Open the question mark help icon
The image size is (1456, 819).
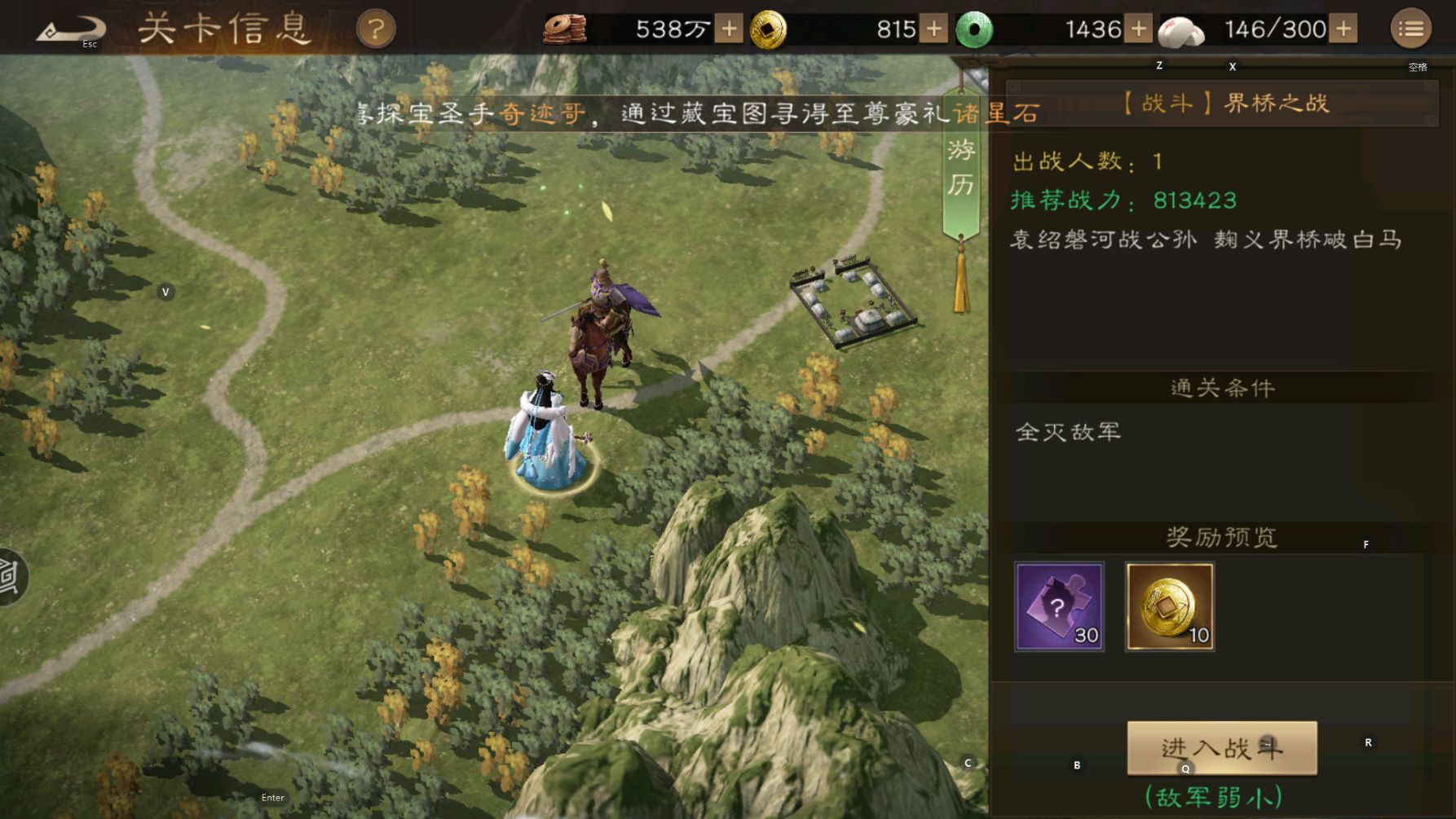[375, 29]
